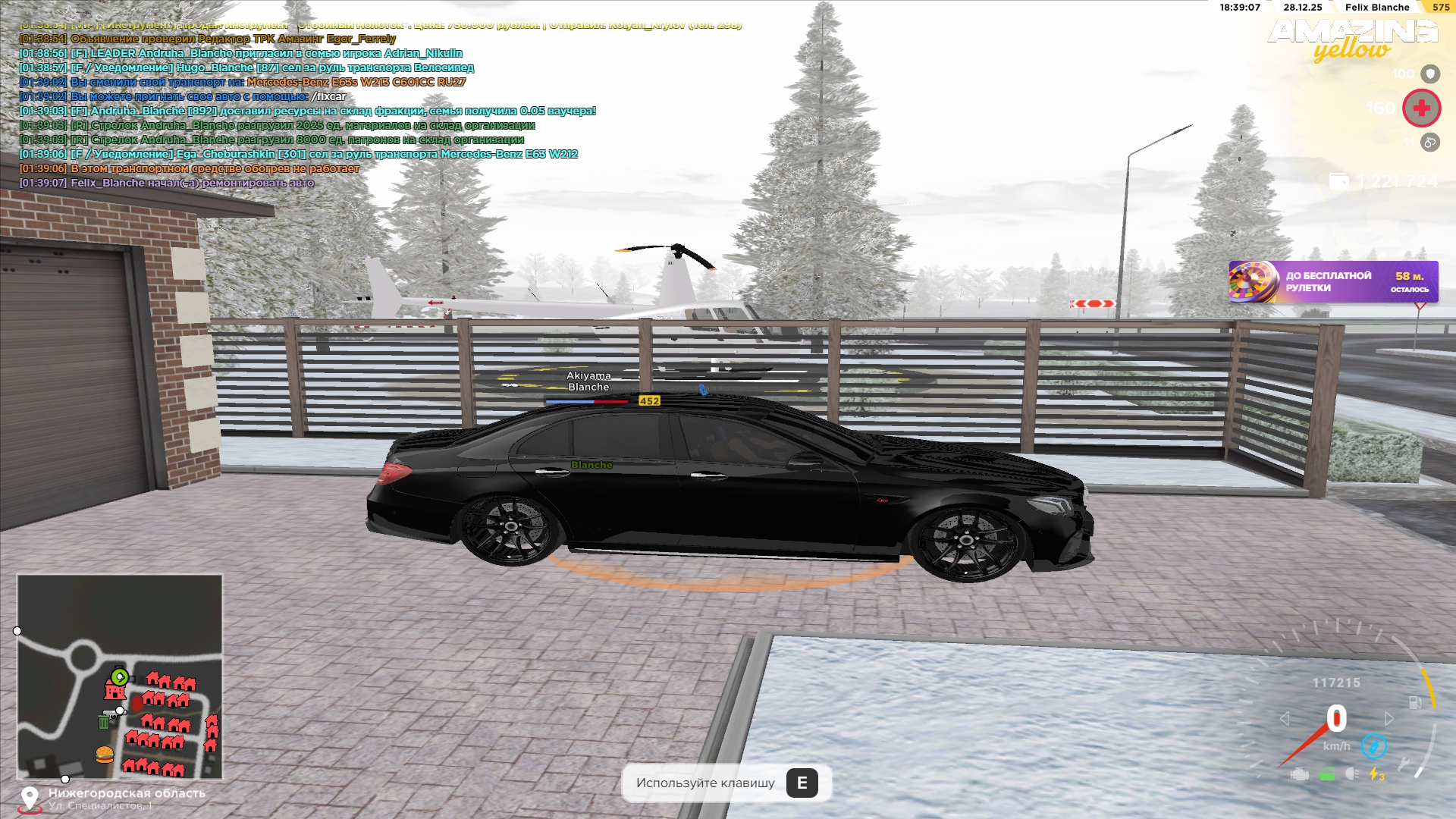Open the wallet money icon
Screen dimensions: 1456x819
1339,181
